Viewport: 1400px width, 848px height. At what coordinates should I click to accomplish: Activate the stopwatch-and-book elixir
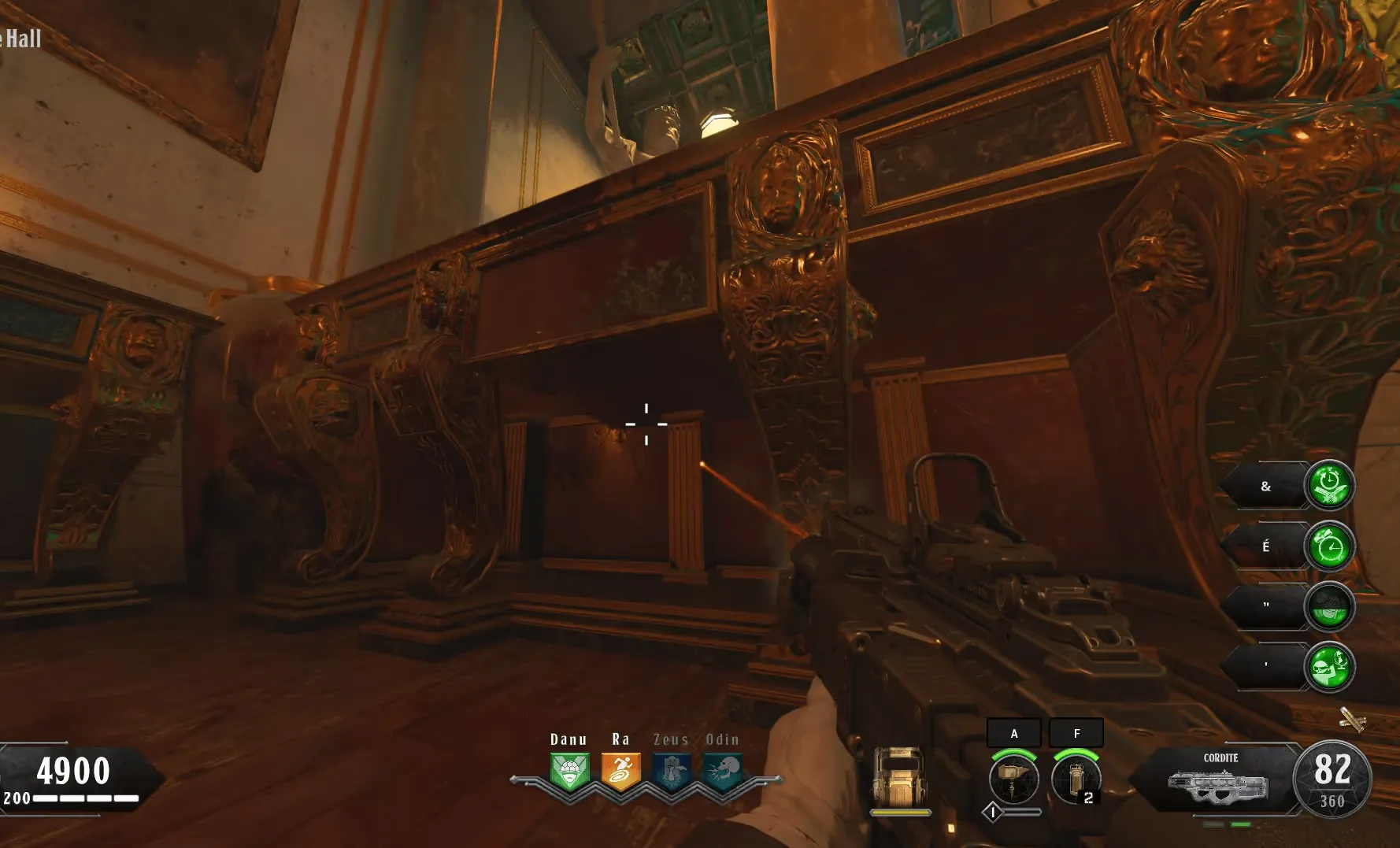pos(1329,486)
